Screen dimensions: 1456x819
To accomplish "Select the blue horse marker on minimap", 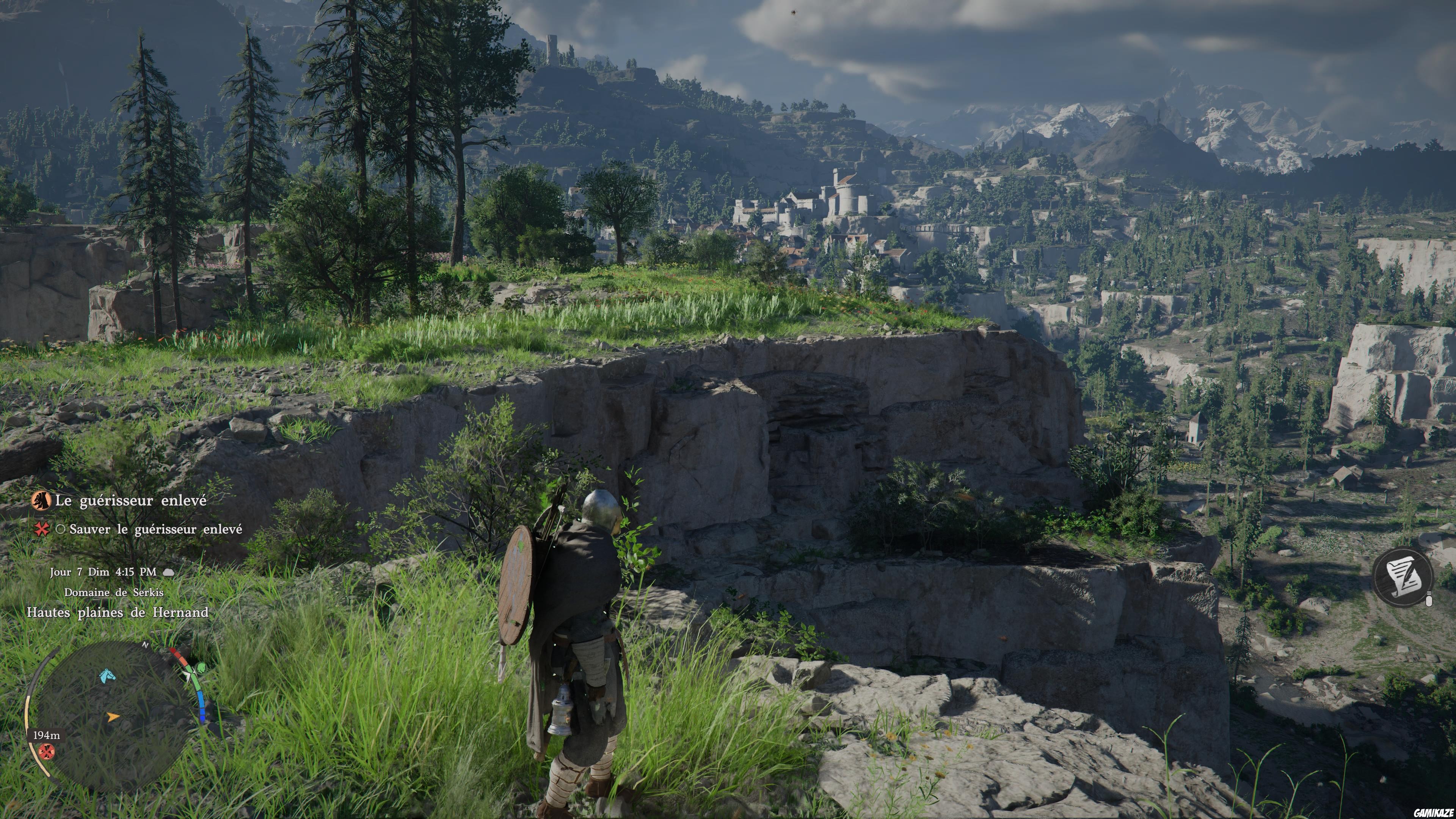I will coord(107,675).
